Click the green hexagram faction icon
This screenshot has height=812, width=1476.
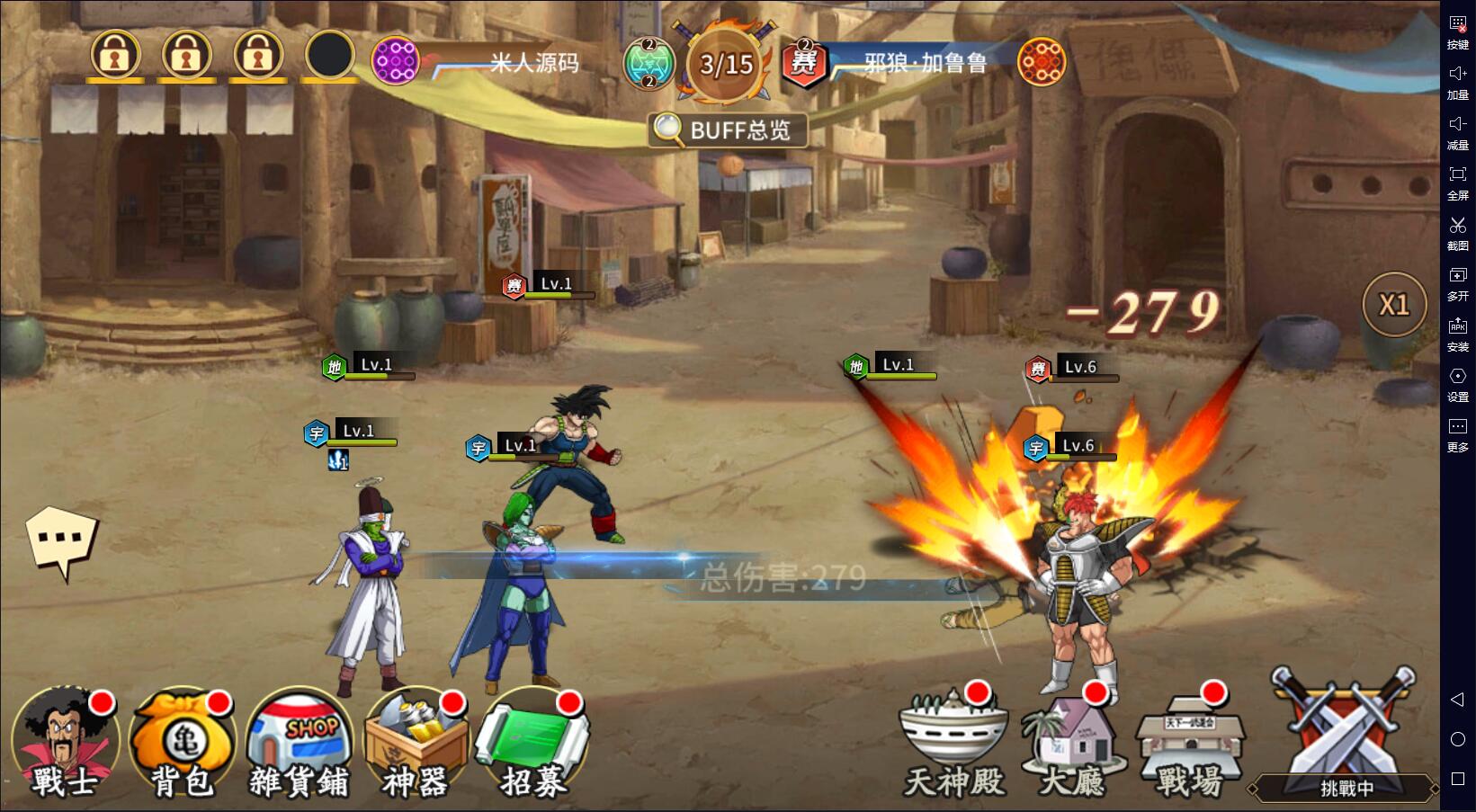649,63
